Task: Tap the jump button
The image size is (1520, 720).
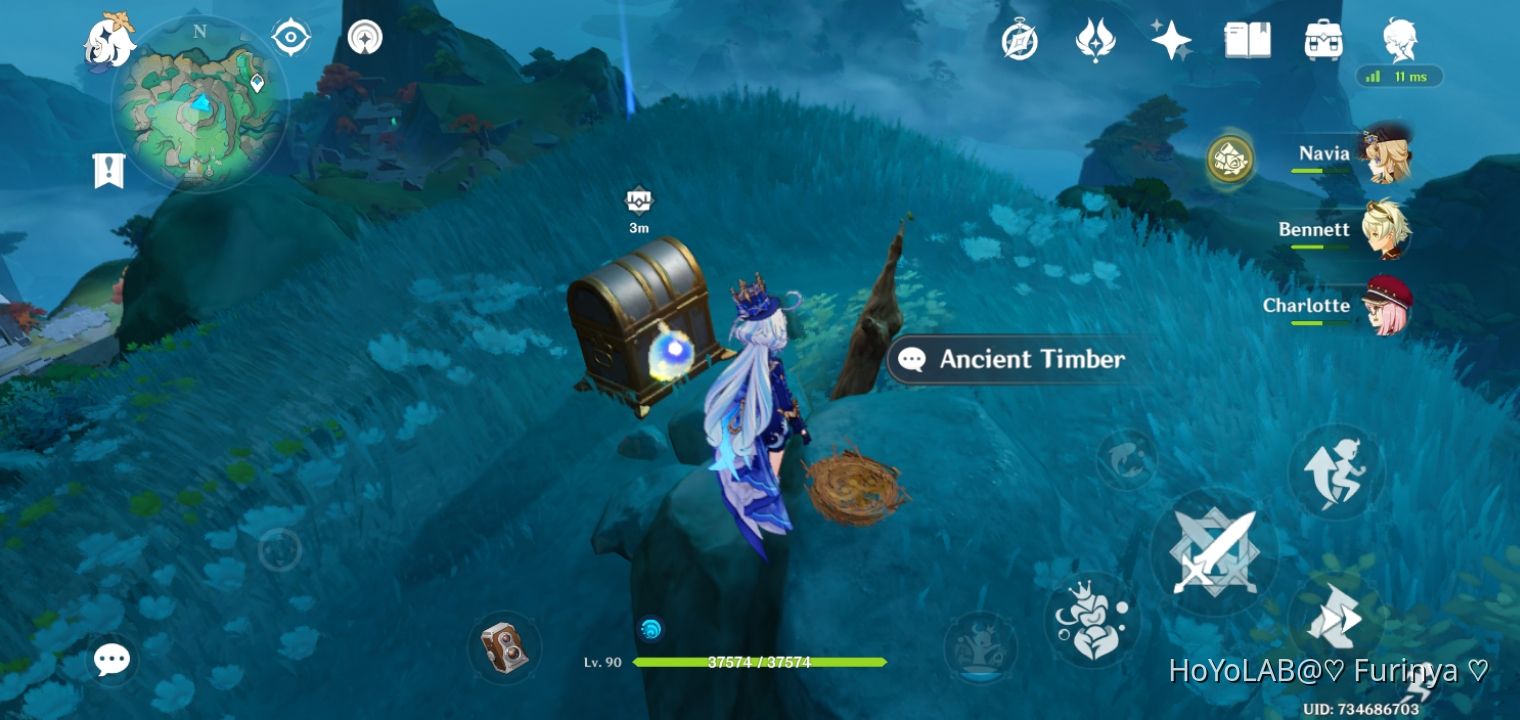Action: [1337, 470]
